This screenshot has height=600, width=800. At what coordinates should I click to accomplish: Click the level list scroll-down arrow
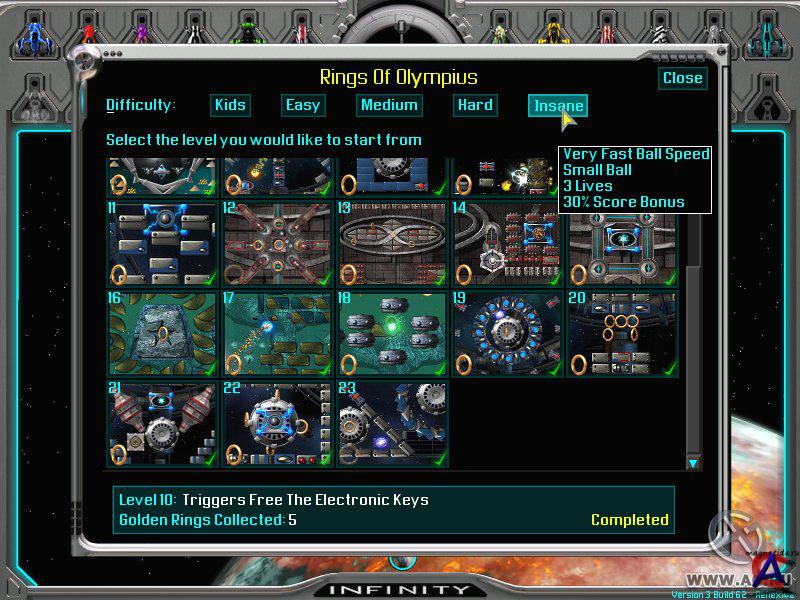pos(692,463)
